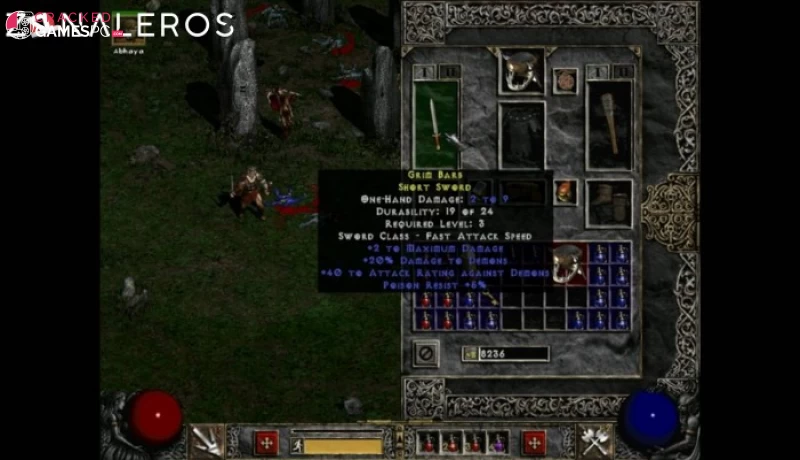The width and height of the screenshot is (800, 460).
Task: Open the right-click skill selector with axes
Action: (595, 440)
